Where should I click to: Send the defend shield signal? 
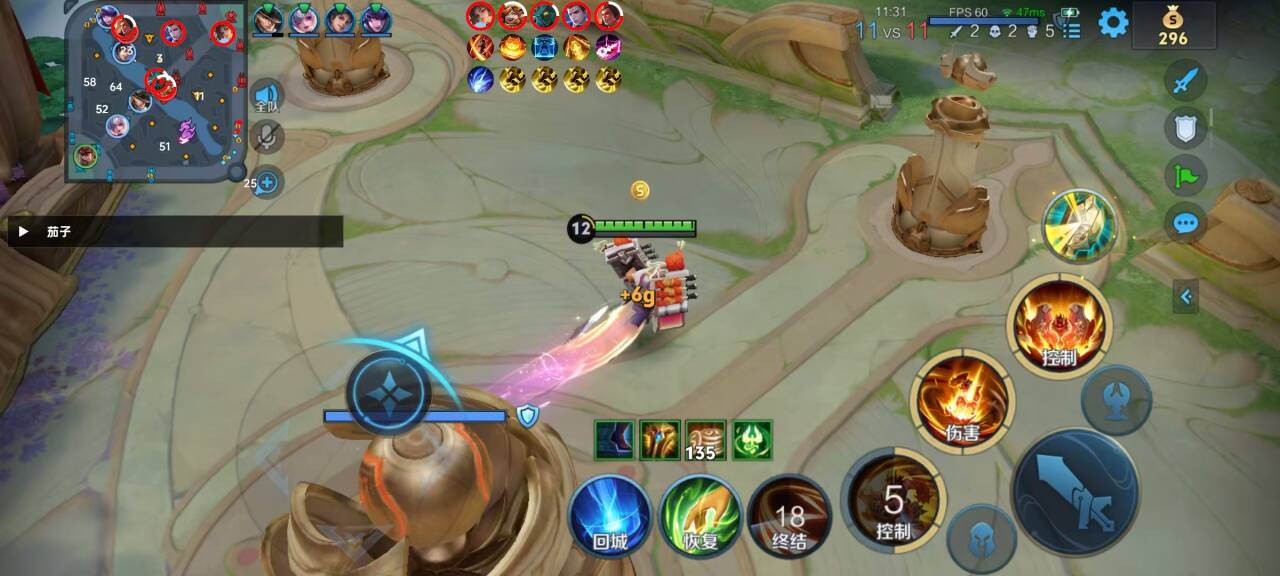tap(1186, 127)
